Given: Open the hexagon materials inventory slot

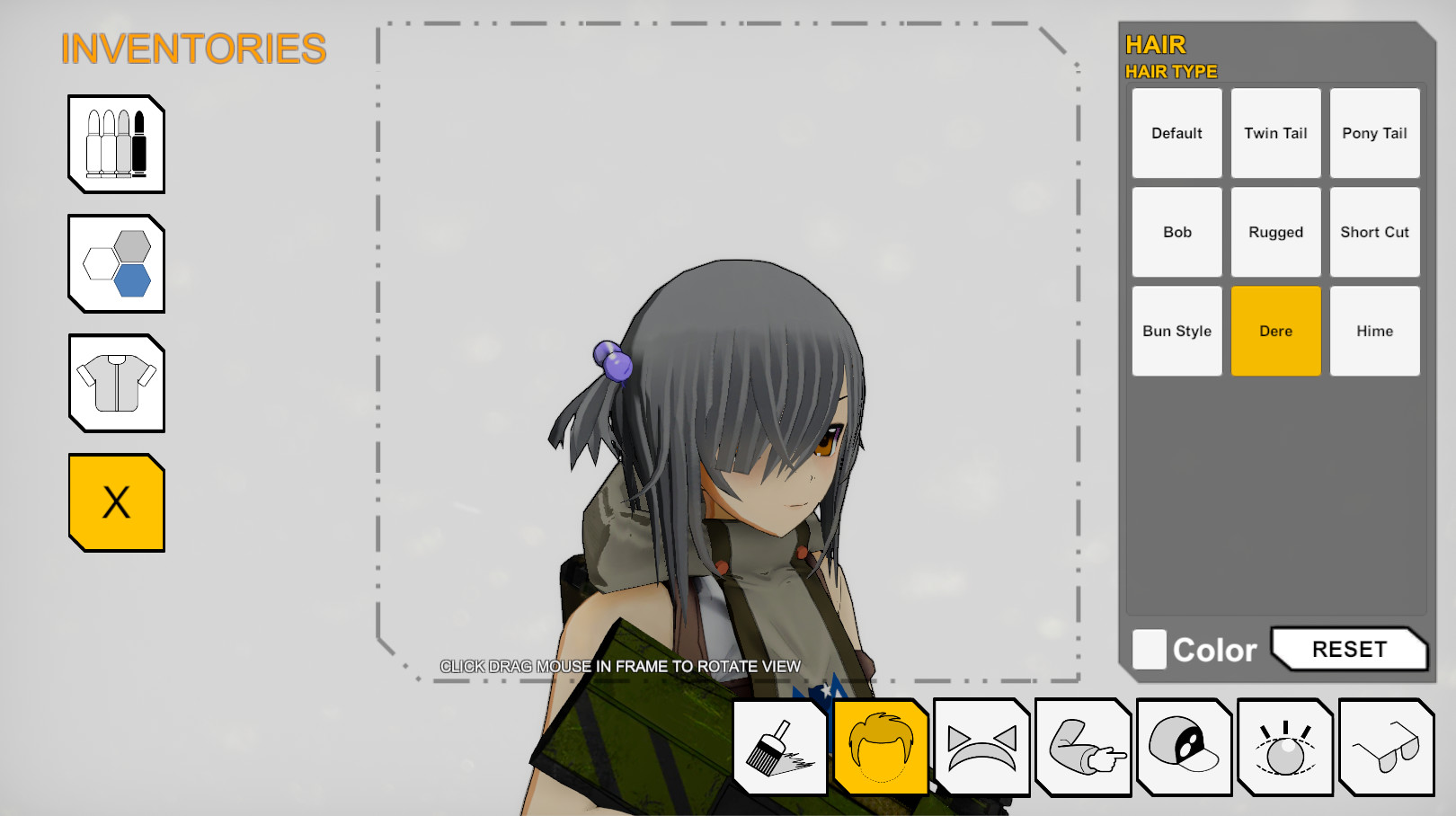Looking at the screenshot, I should click(115, 263).
